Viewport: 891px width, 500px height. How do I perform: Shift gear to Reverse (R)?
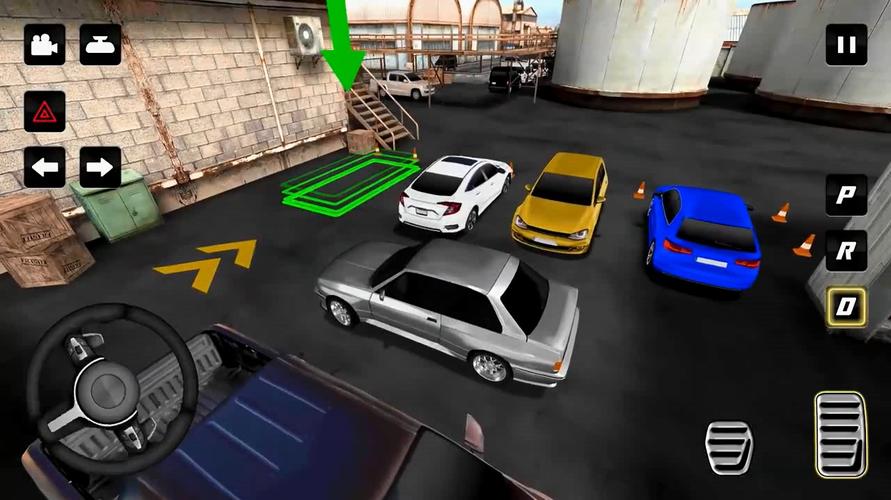(x=846, y=251)
